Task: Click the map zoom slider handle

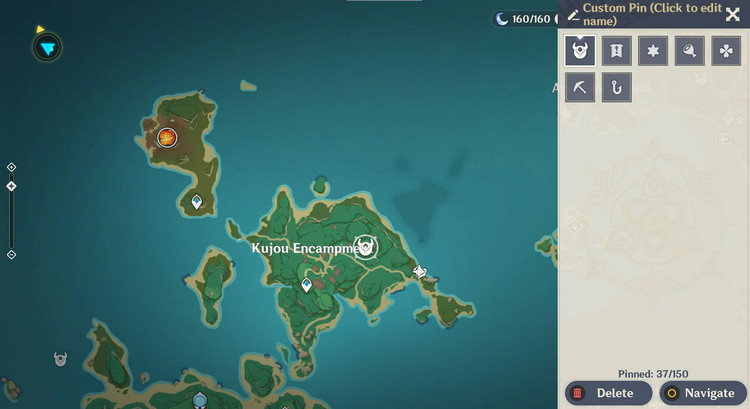Action: click(x=11, y=186)
